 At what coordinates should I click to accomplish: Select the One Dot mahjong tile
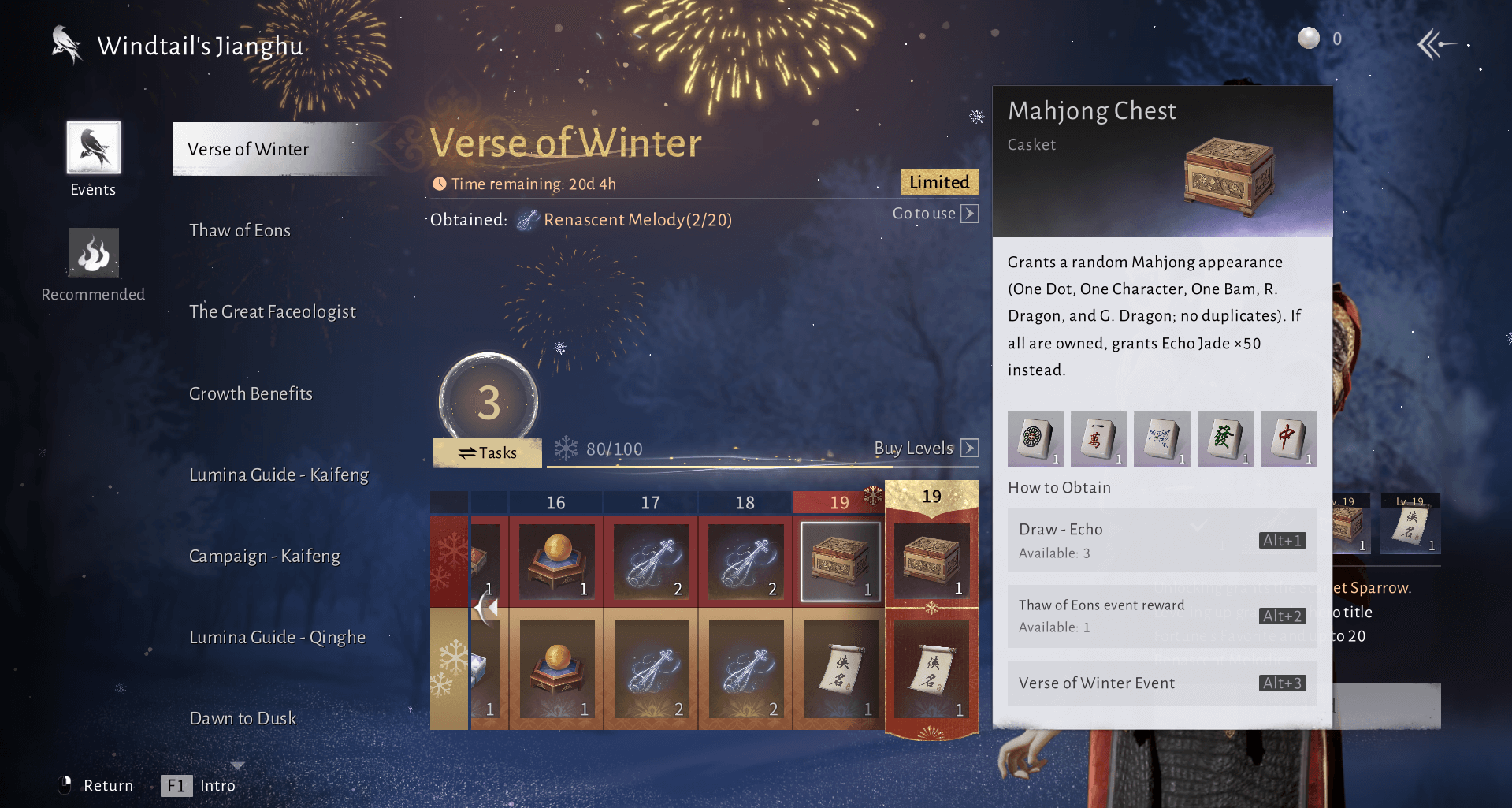1035,438
